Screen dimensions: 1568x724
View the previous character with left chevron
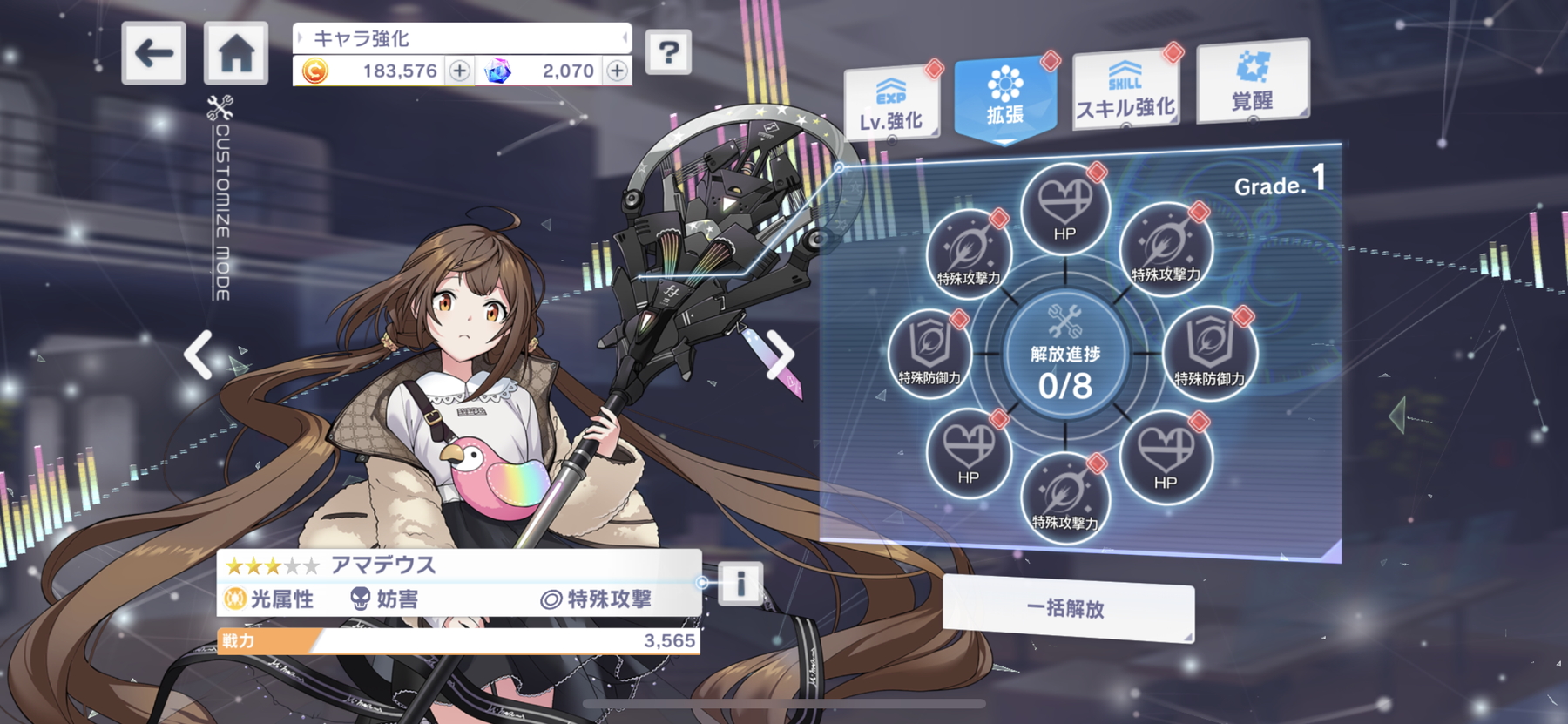(199, 355)
